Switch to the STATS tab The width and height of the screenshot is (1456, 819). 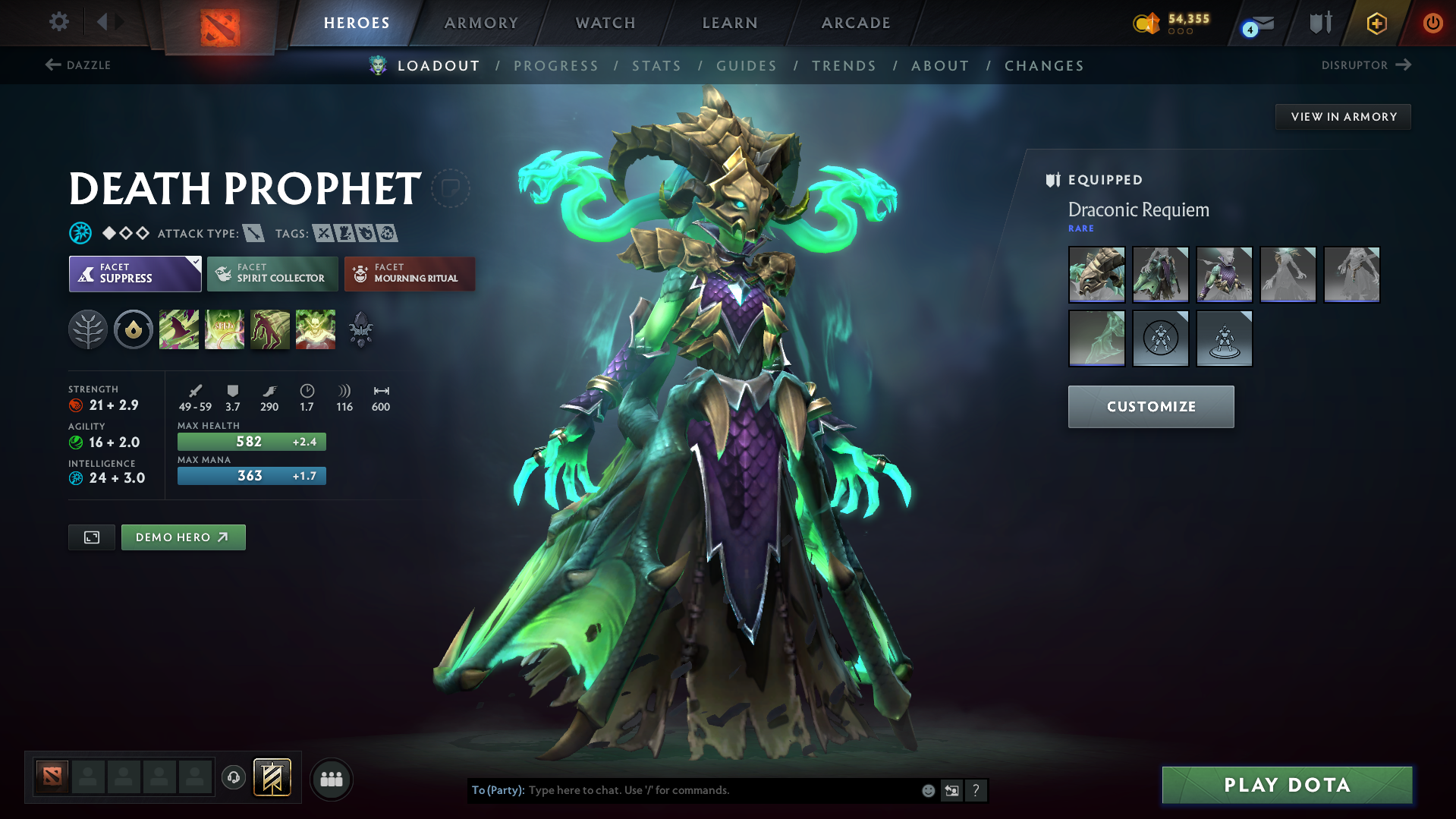(656, 65)
